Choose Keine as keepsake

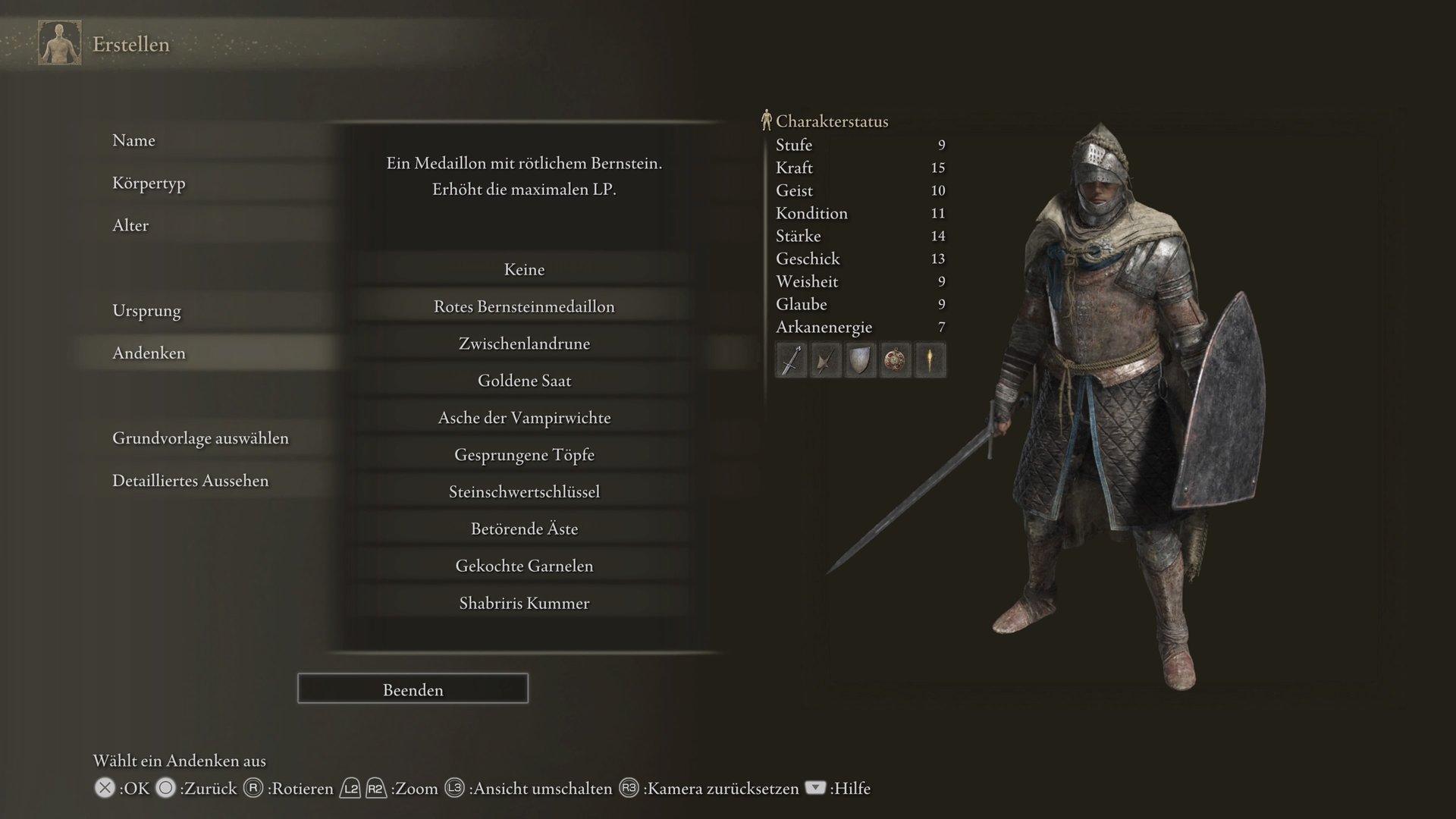[524, 269]
